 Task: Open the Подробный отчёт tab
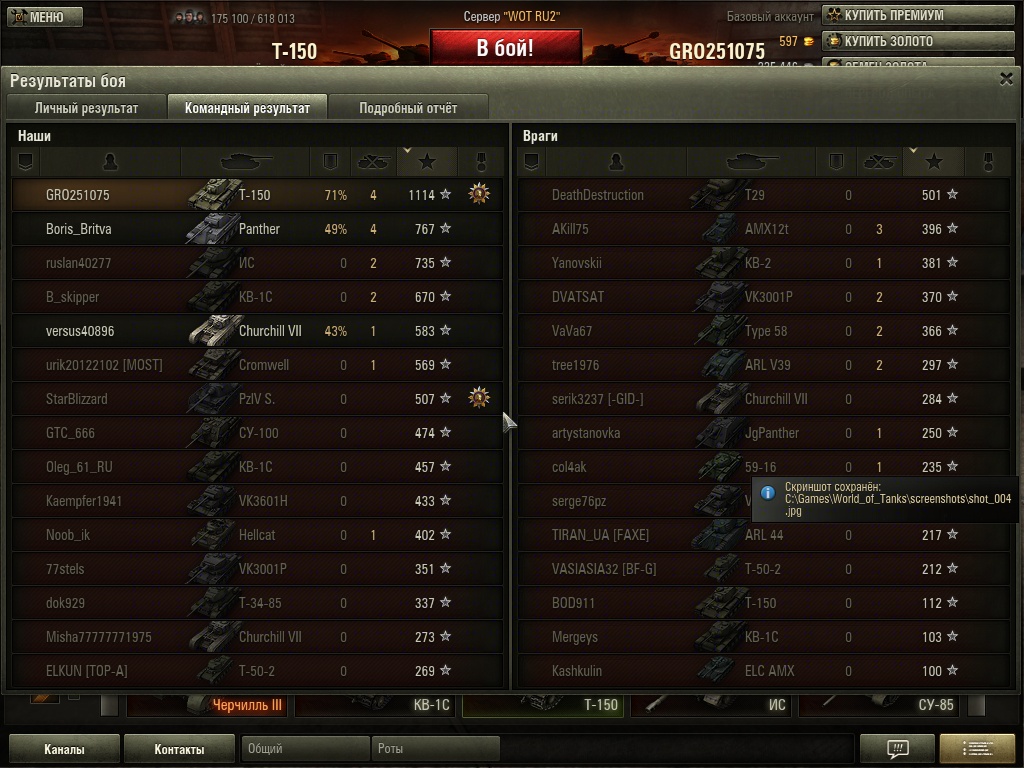[408, 108]
